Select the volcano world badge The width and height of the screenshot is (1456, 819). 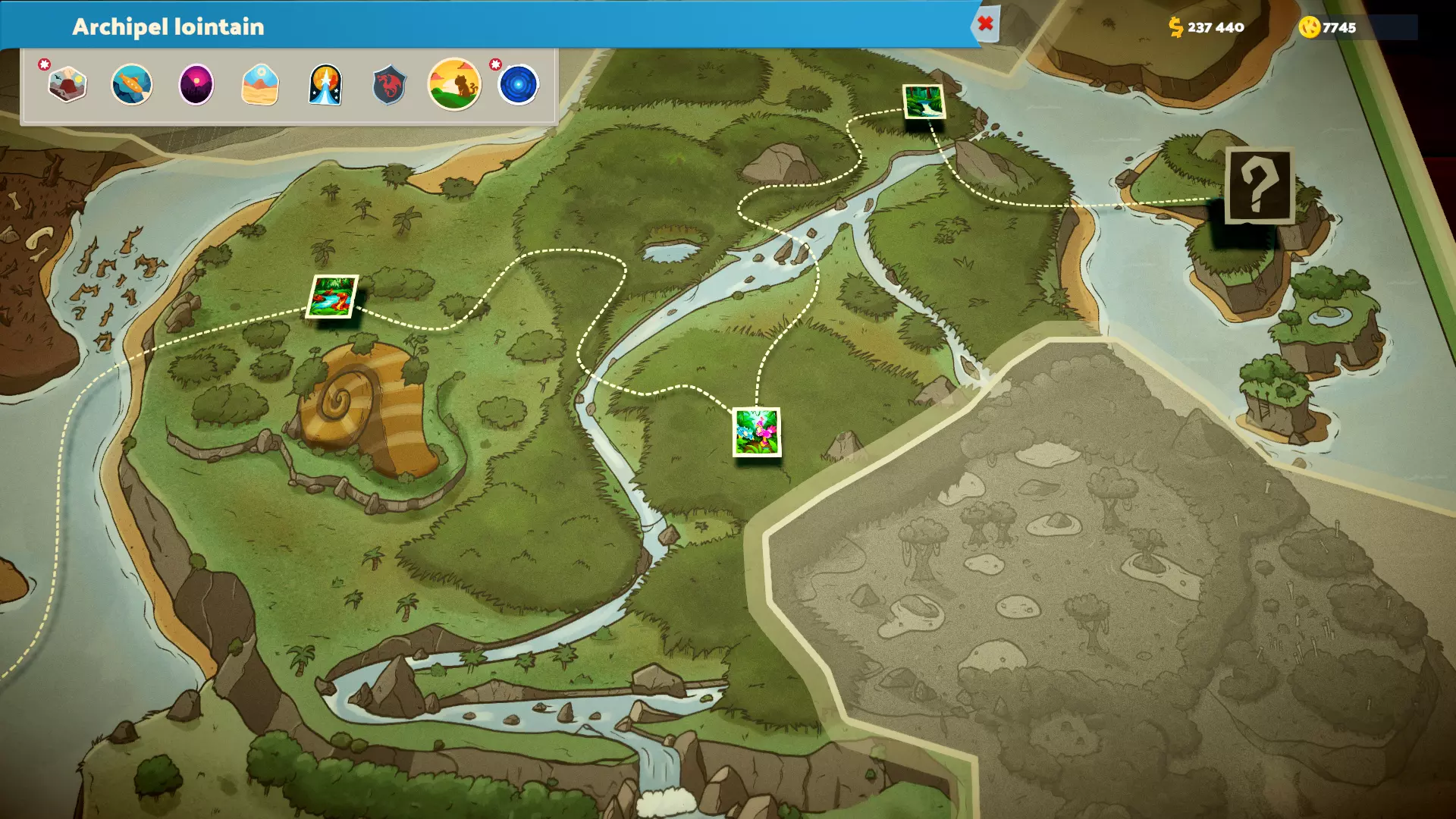pos(67,84)
